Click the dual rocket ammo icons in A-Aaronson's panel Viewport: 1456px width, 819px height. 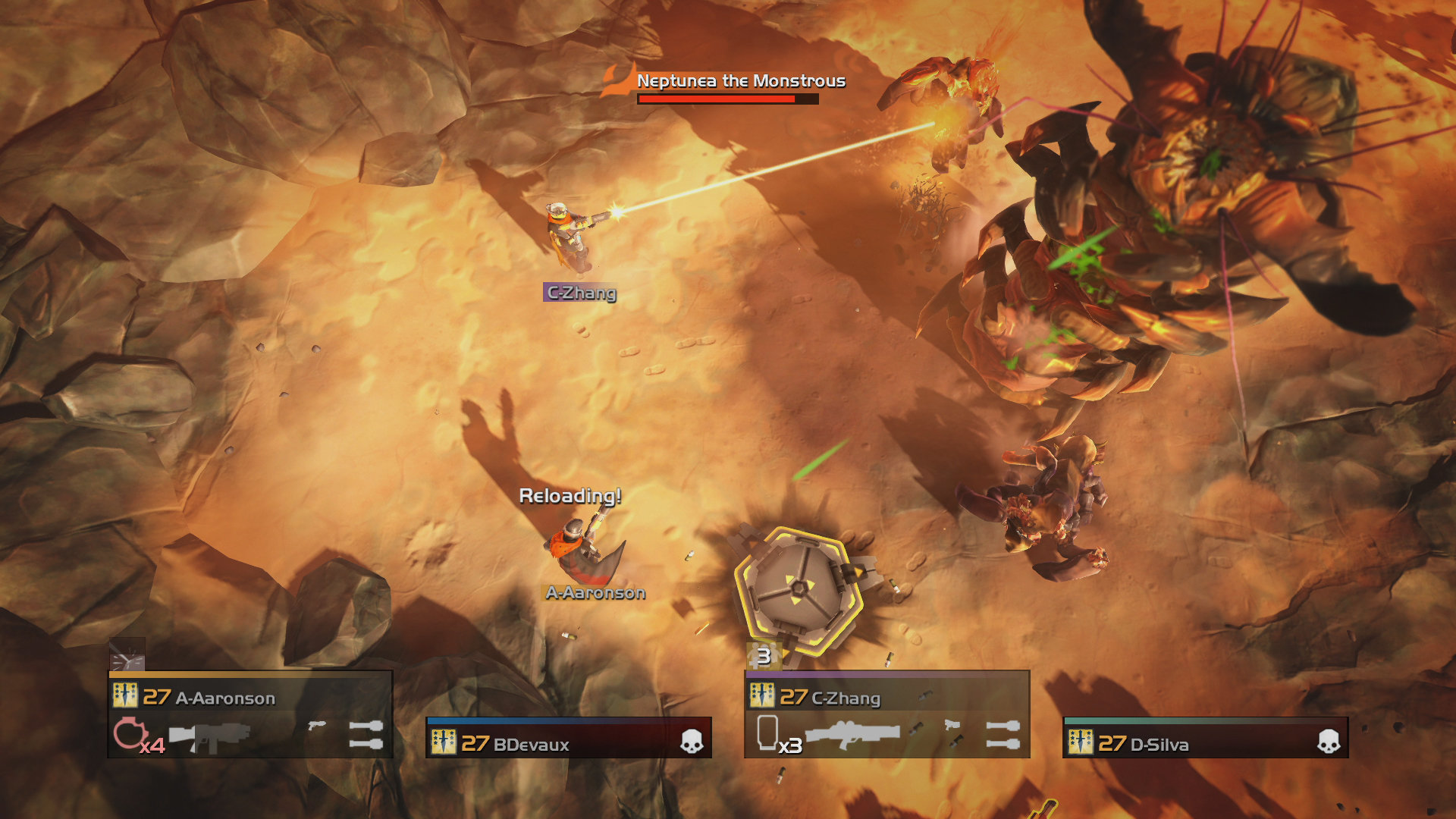coord(366,736)
